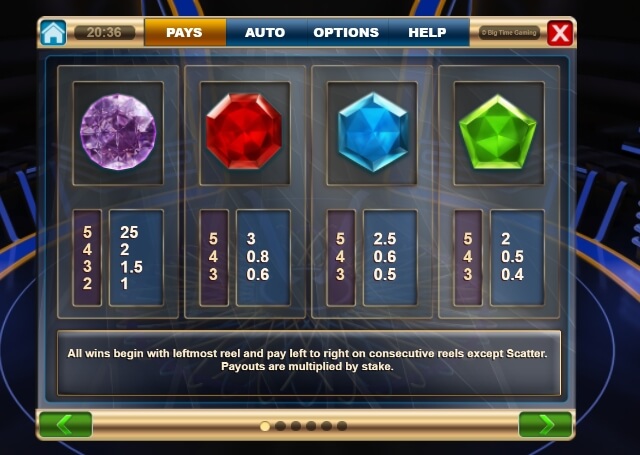Go to previous paytable page

click(65, 424)
